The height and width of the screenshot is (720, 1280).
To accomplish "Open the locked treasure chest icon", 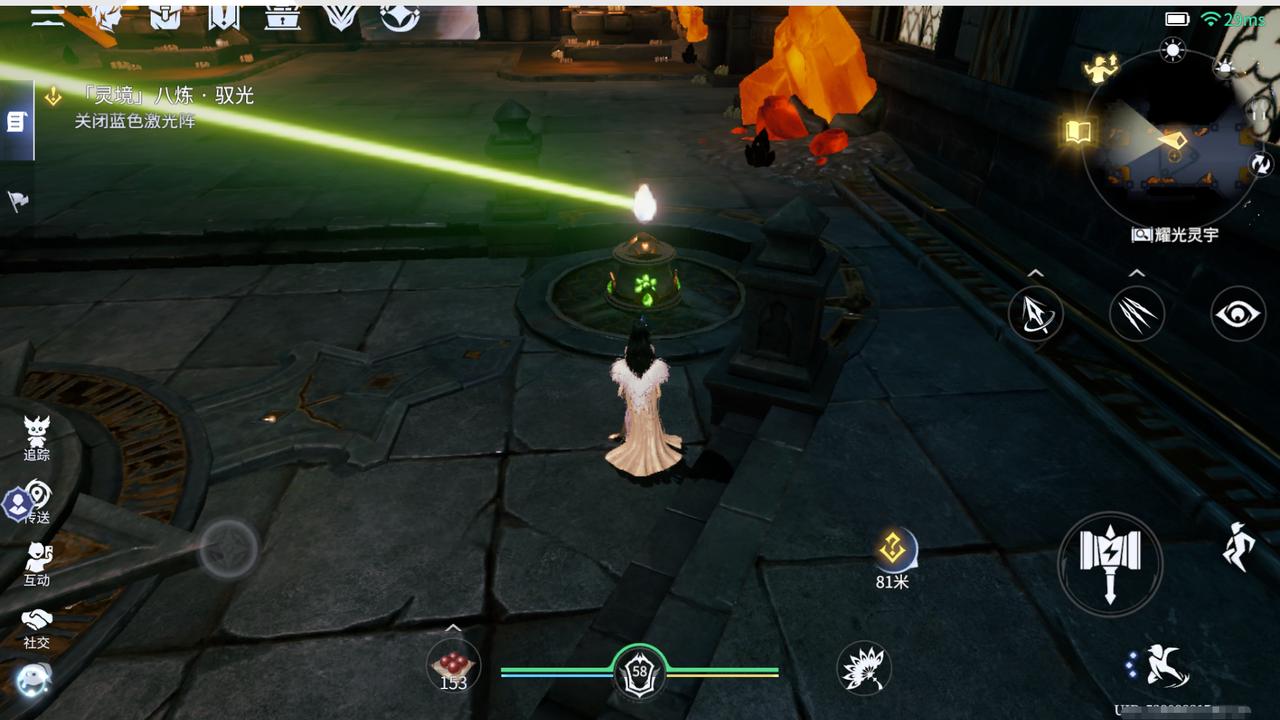I will 283,16.
